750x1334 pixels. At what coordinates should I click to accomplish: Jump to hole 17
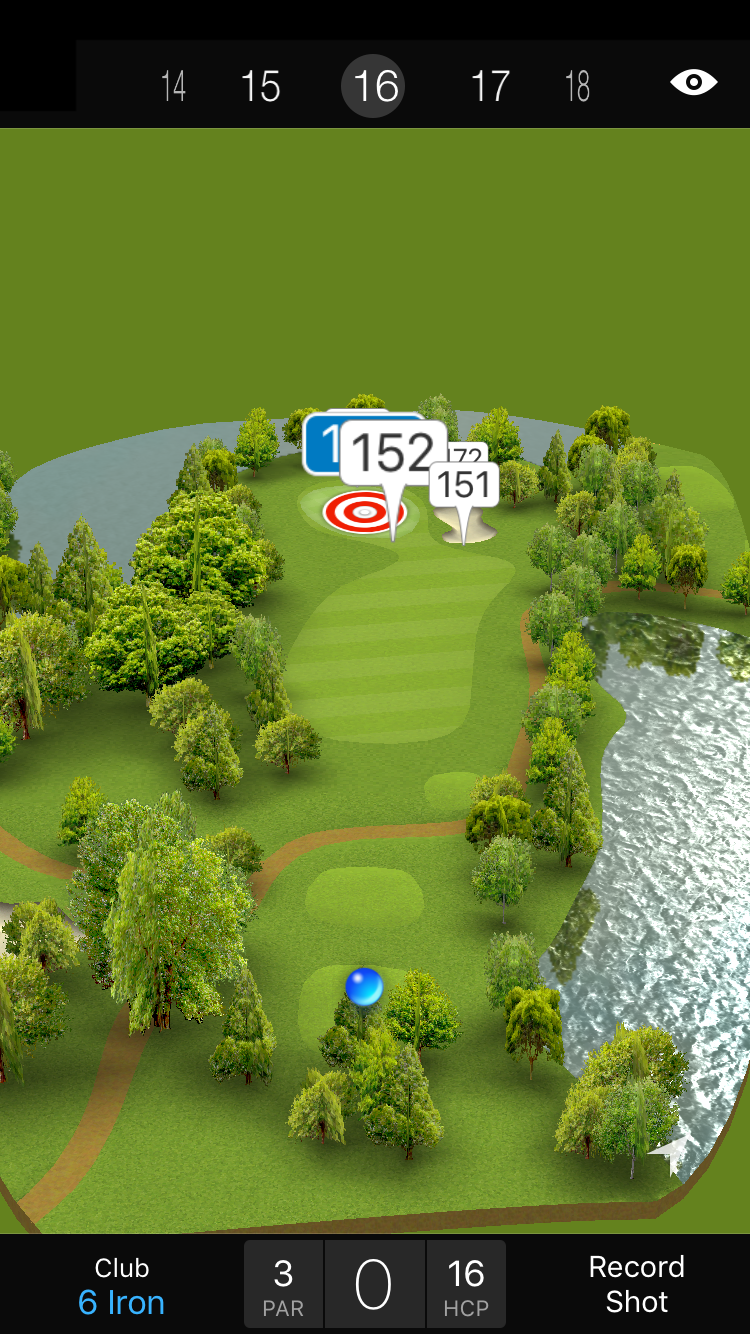point(490,86)
